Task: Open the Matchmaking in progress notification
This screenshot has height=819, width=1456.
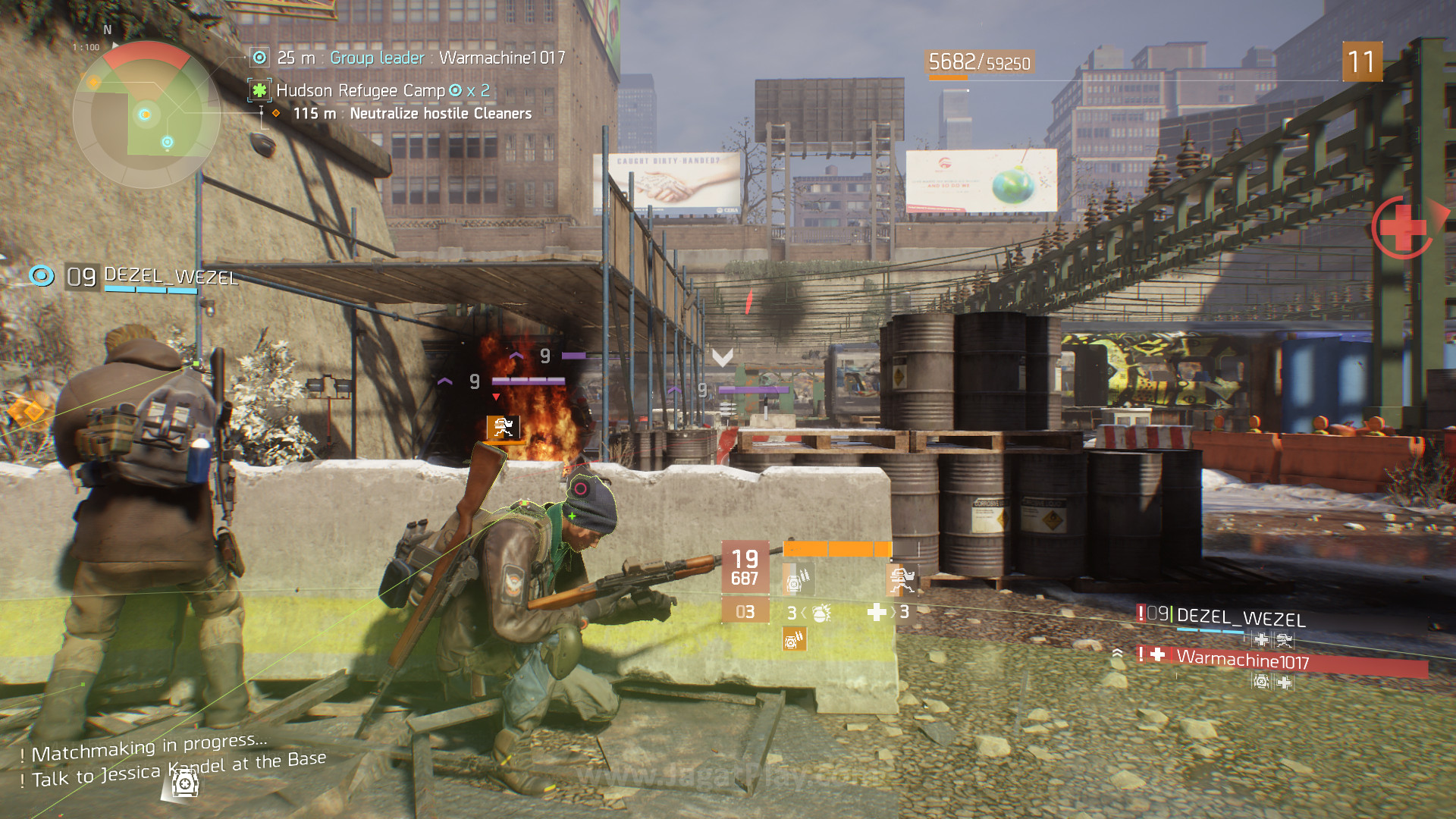Action: (x=149, y=748)
